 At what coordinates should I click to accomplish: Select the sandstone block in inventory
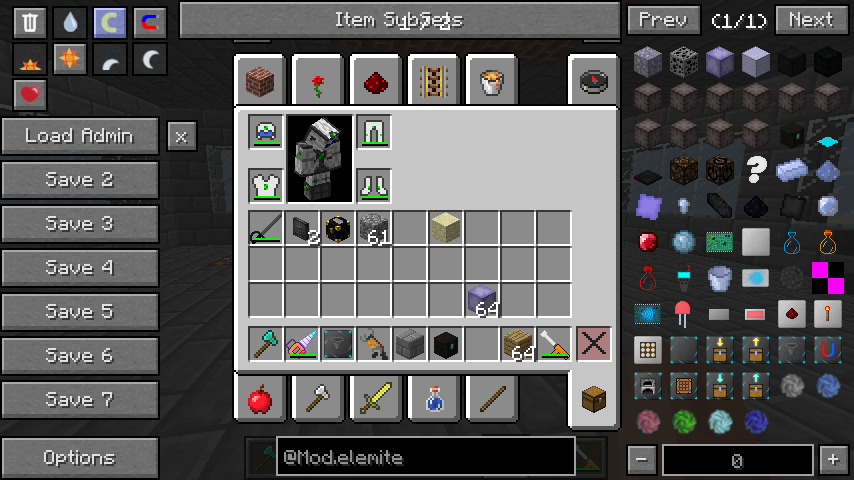[x=445, y=228]
